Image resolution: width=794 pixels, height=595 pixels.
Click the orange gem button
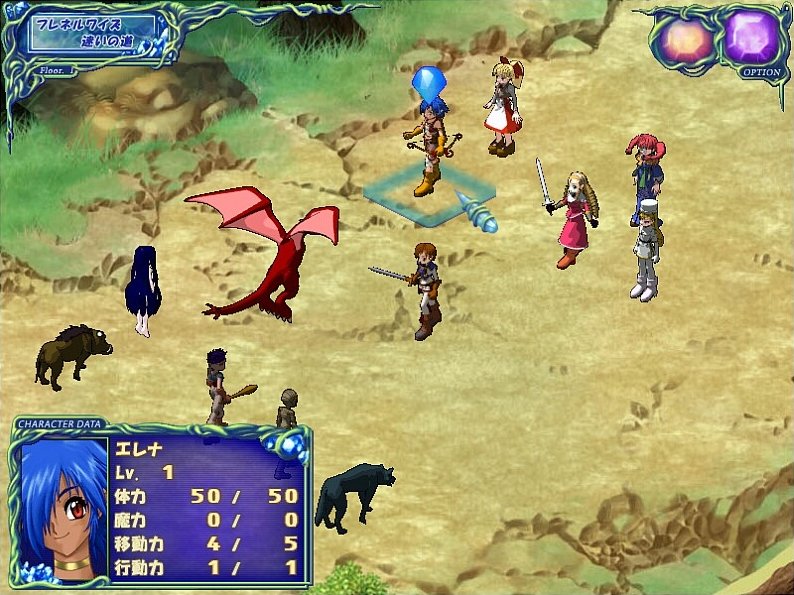[684, 41]
